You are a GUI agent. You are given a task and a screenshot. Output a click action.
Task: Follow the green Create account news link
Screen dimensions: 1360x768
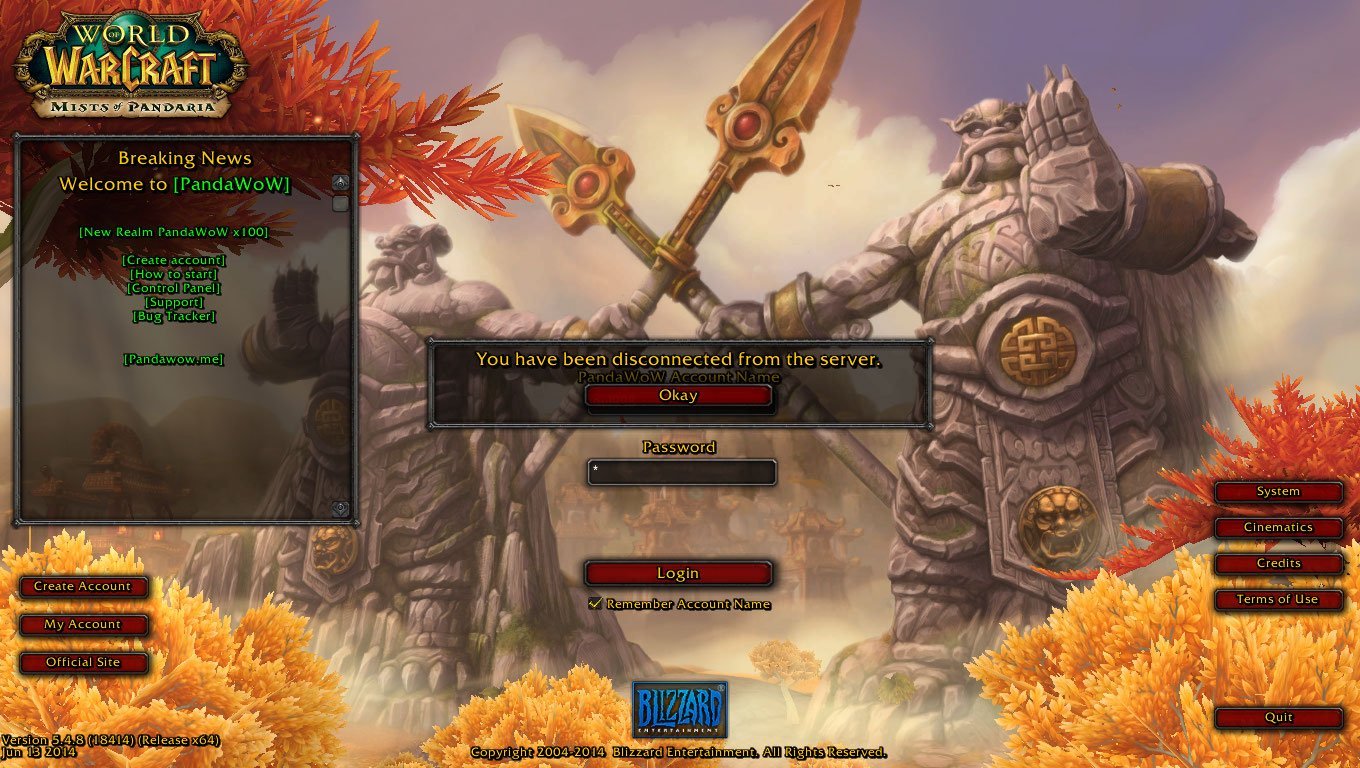tap(174, 260)
